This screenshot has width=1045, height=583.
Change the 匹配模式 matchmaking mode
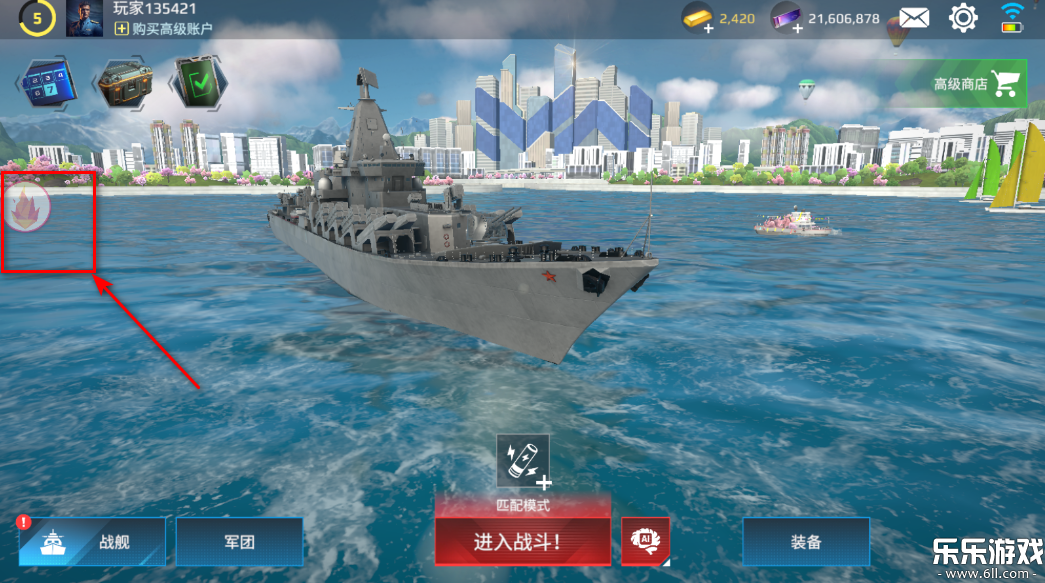click(522, 506)
